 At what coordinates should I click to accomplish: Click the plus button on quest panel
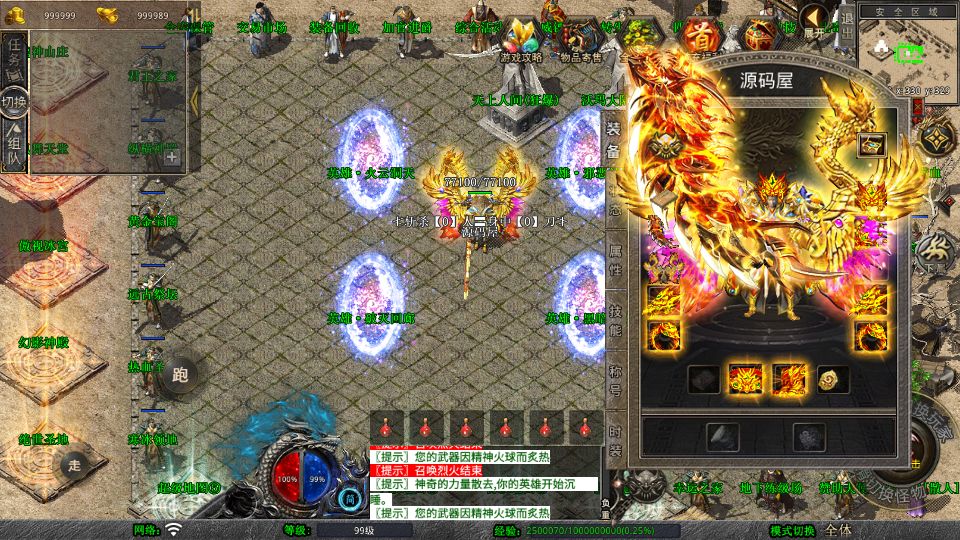pyautogui.click(x=172, y=156)
